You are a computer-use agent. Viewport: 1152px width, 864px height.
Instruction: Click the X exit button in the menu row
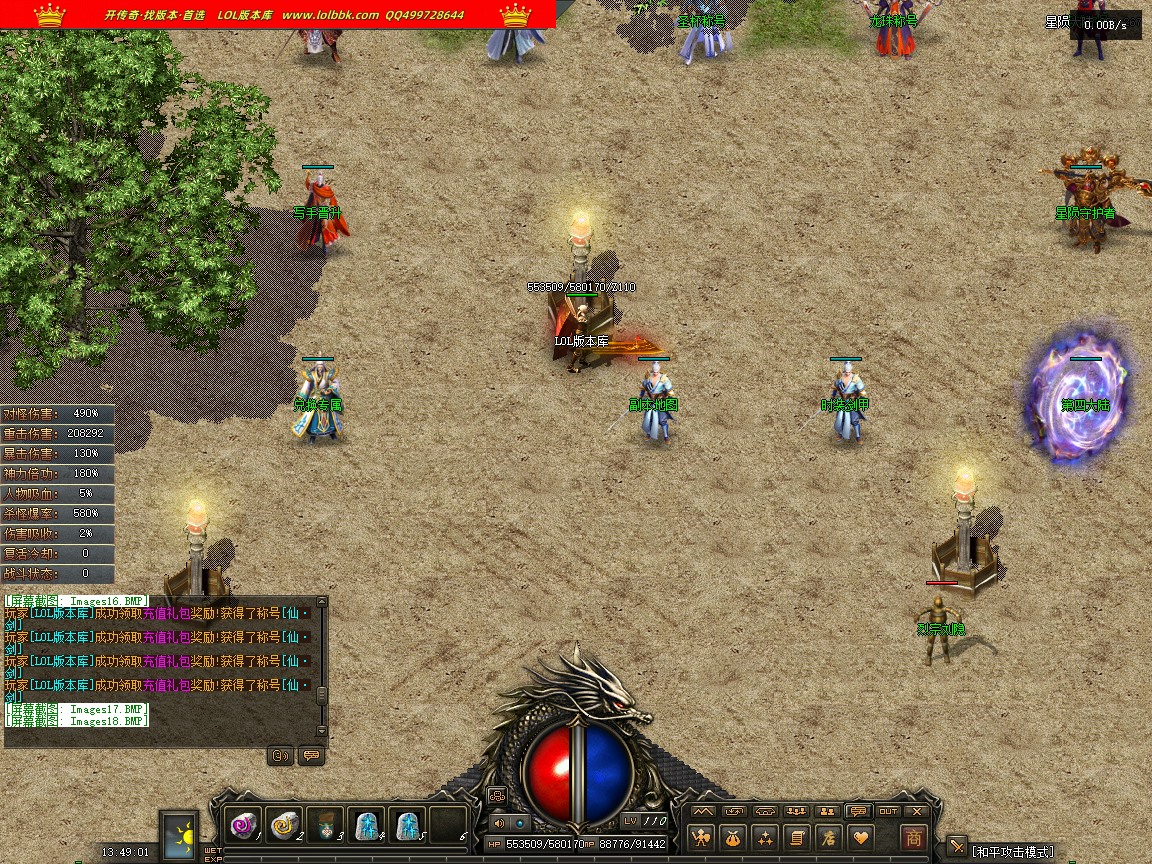(x=916, y=811)
